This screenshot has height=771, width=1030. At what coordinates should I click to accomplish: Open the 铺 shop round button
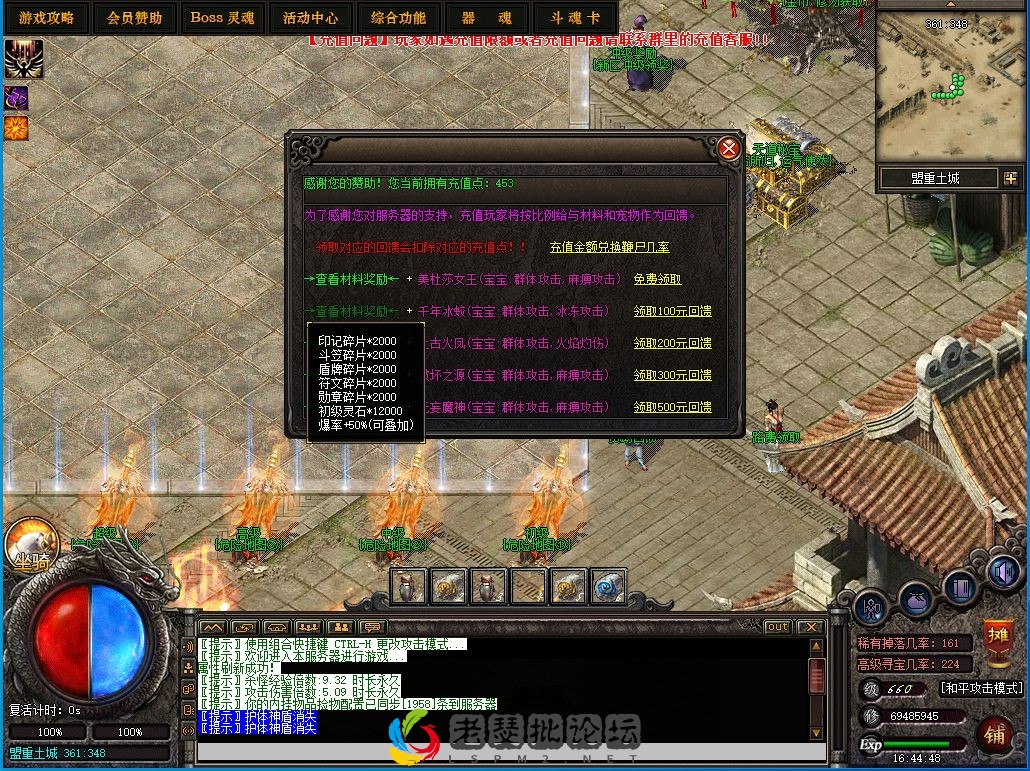(995, 733)
